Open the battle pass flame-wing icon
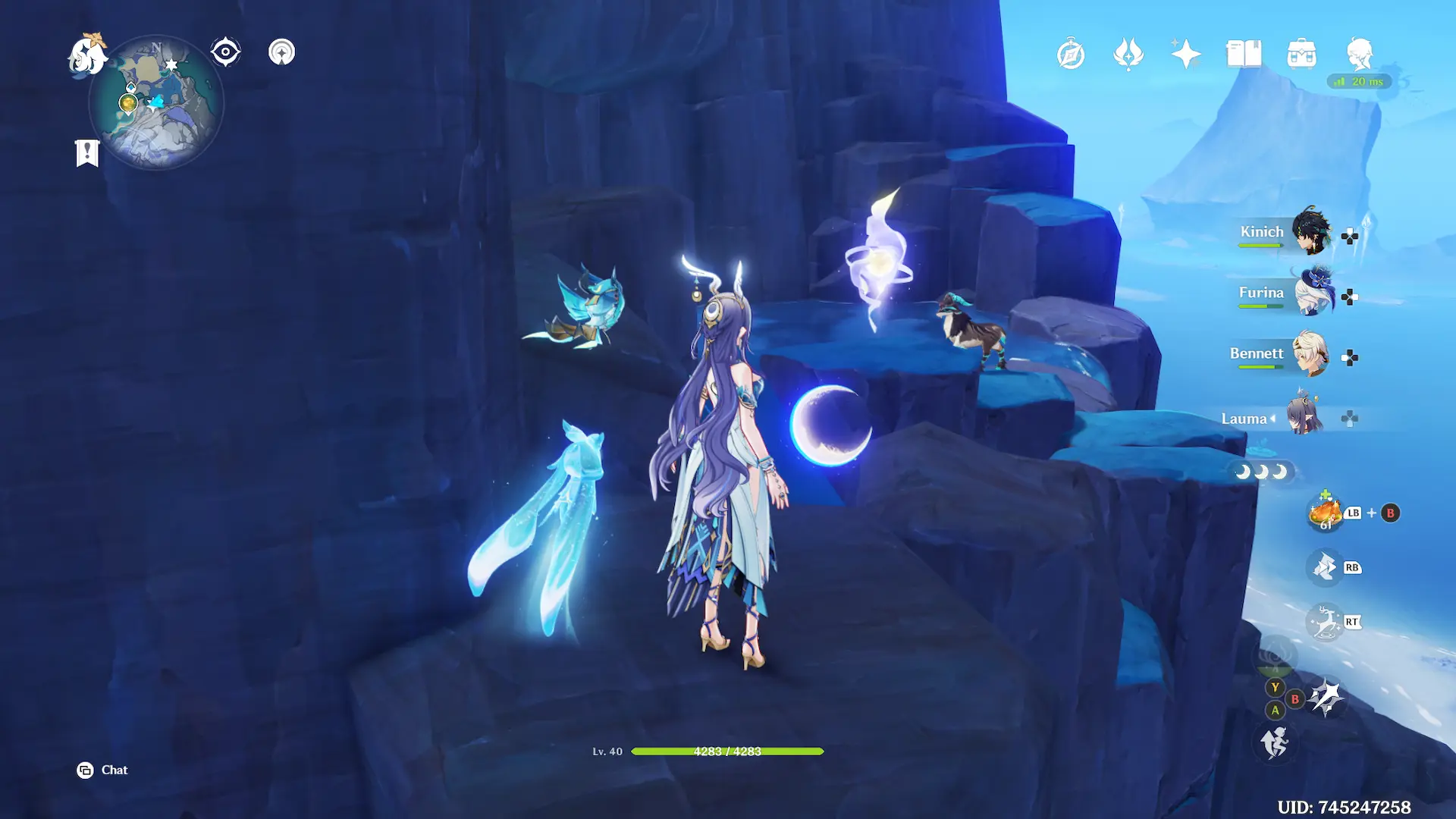This screenshot has height=819, width=1456. click(x=1128, y=55)
